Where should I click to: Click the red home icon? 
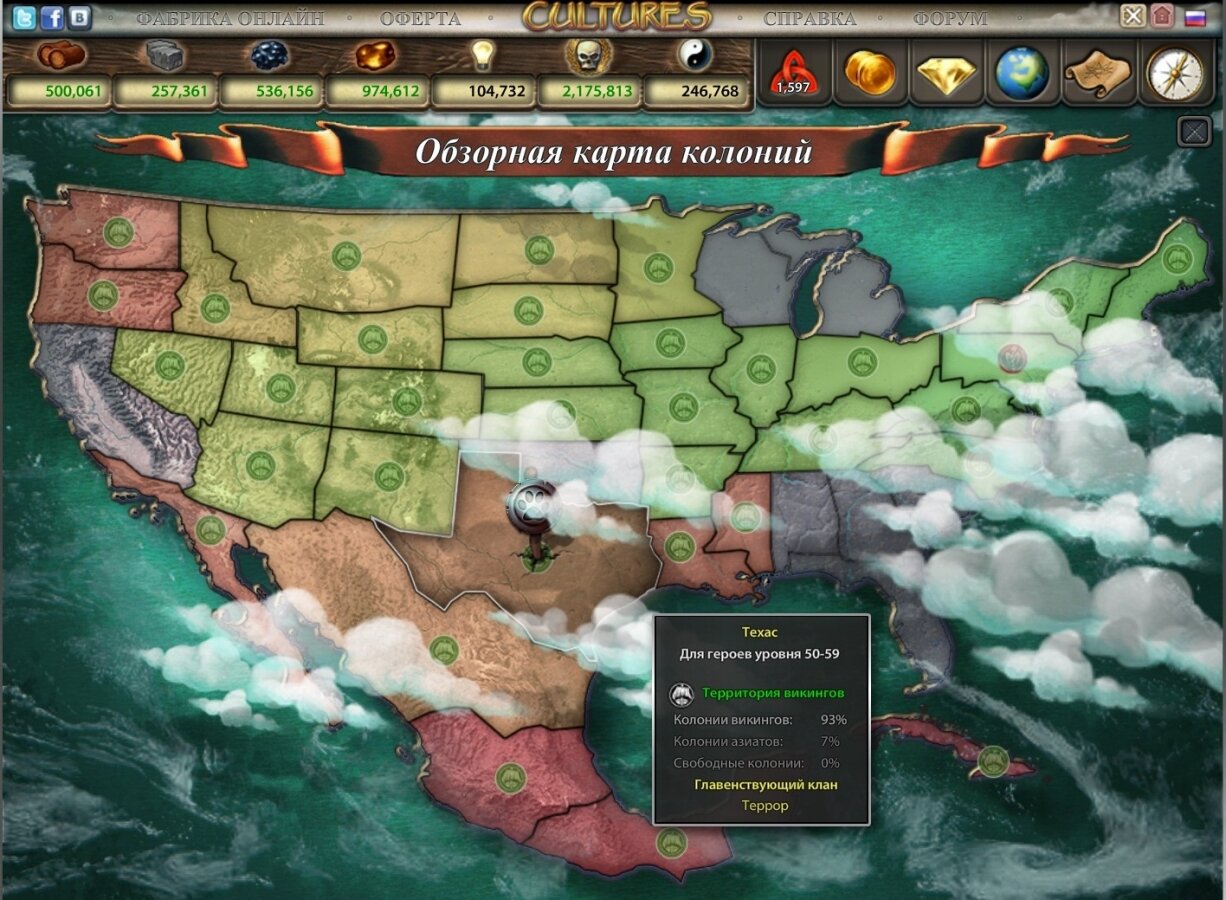[1161, 16]
